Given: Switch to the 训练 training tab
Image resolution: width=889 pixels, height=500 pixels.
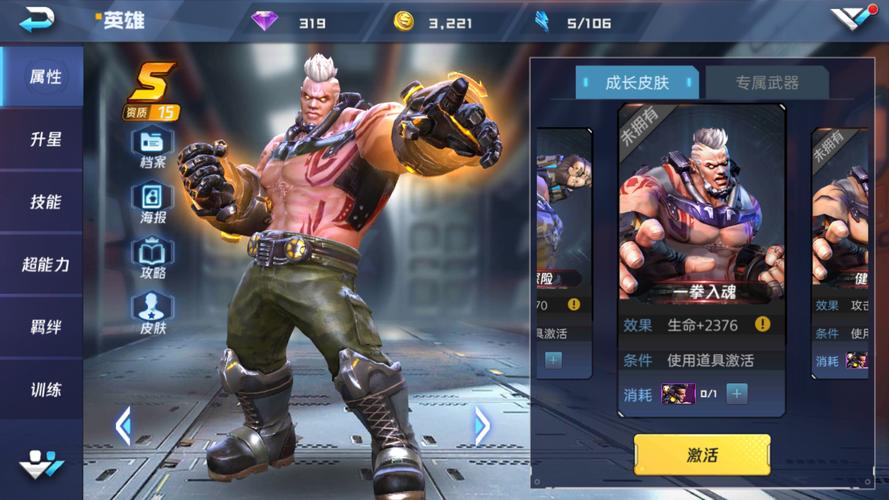Looking at the screenshot, I should [x=45, y=389].
